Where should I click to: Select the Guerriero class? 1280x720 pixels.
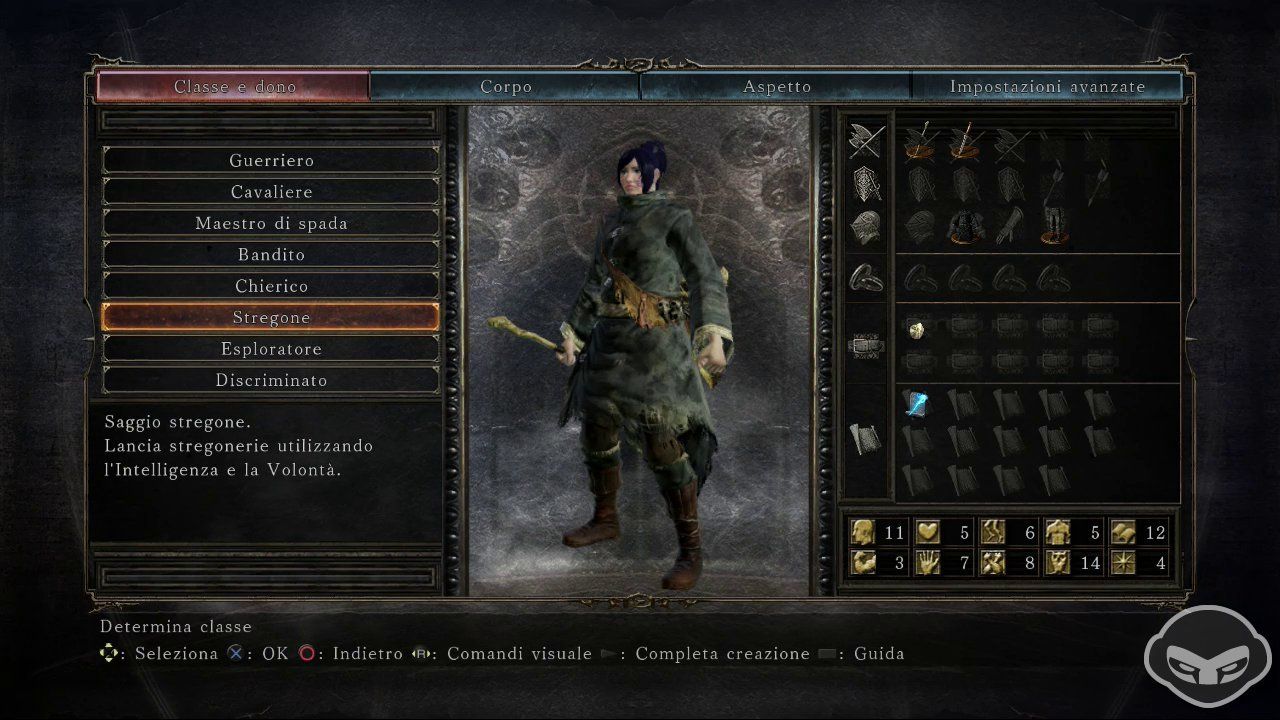pos(269,160)
